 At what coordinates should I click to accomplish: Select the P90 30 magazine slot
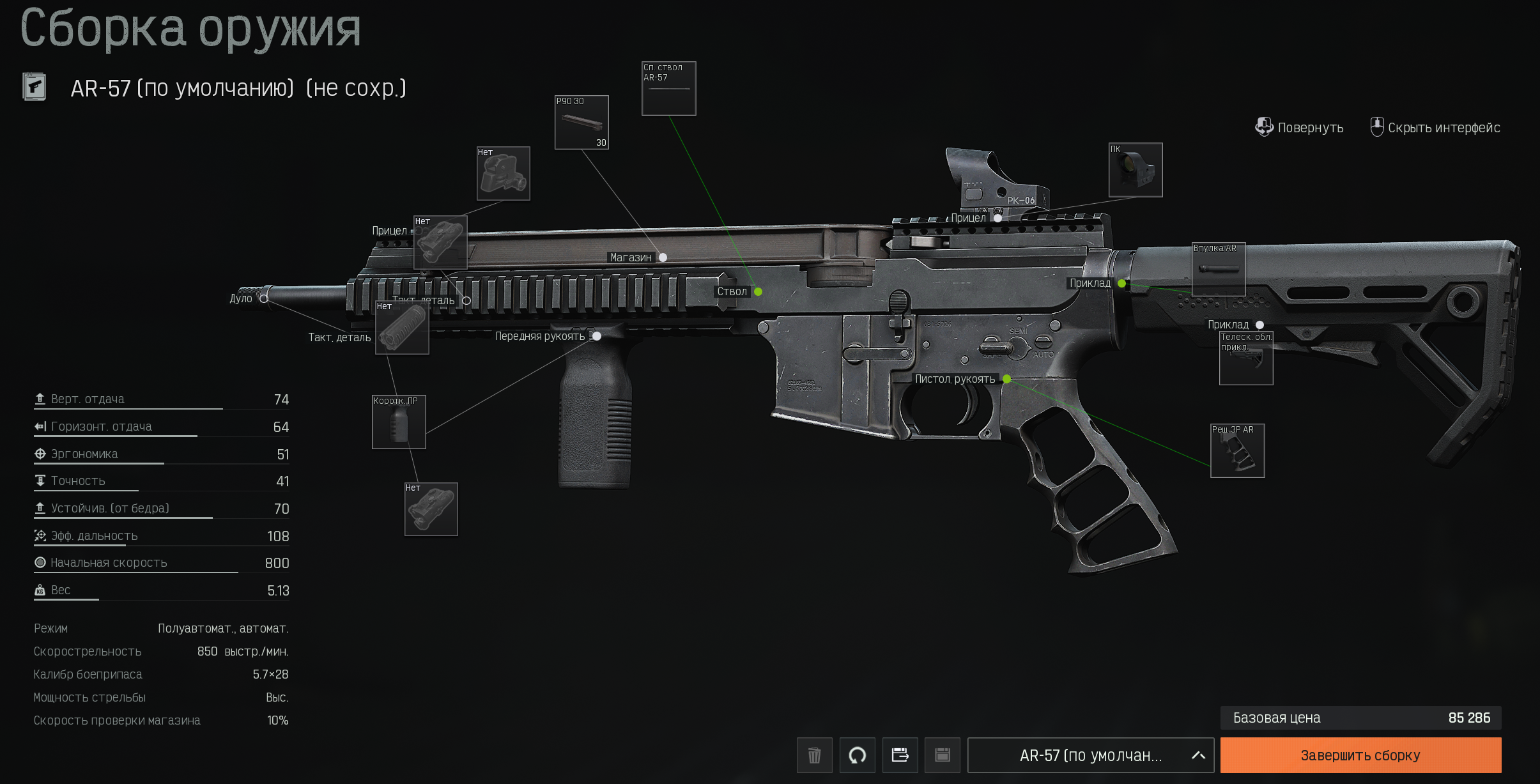coord(581,123)
